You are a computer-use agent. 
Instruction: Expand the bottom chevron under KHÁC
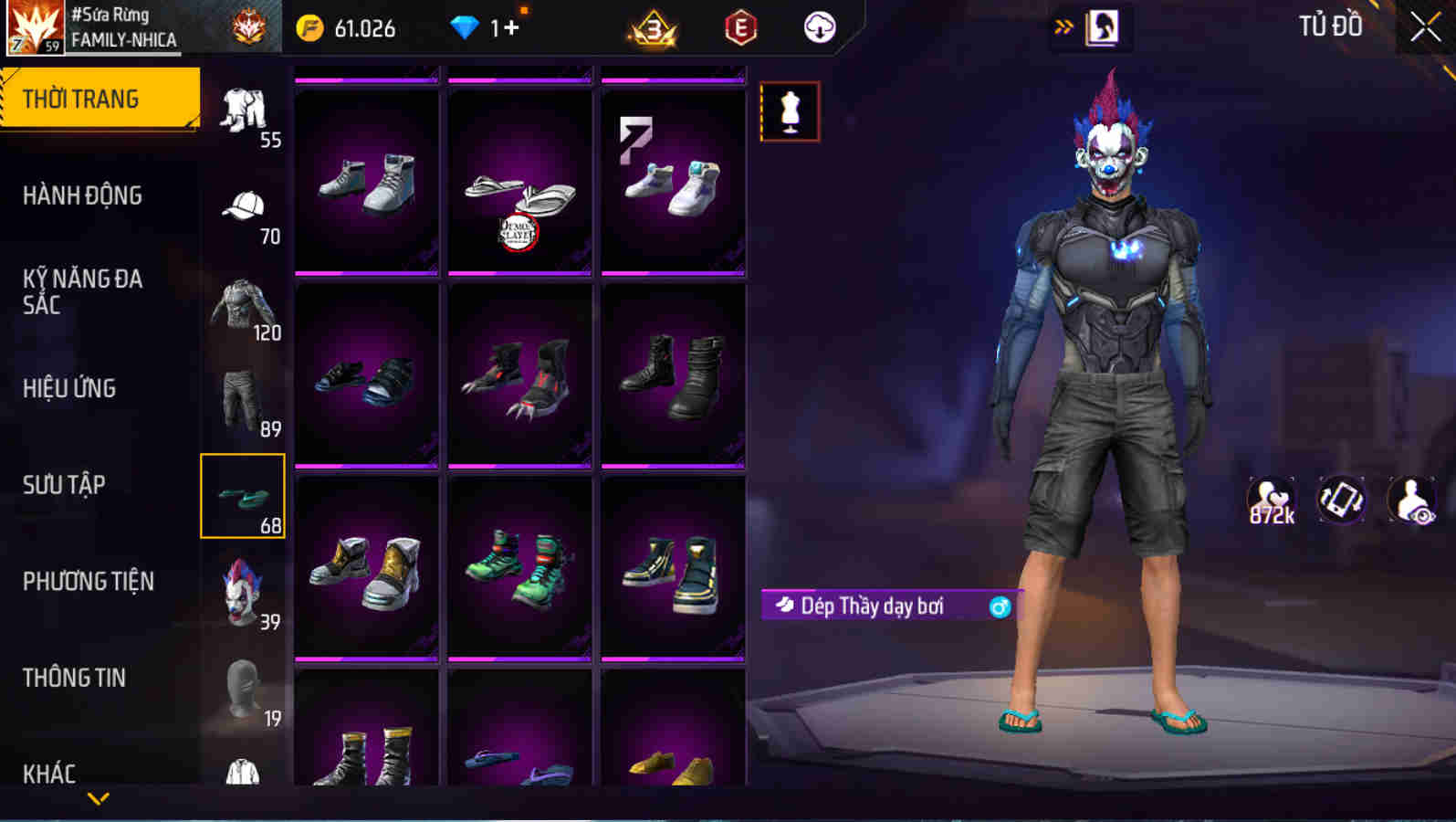click(x=99, y=796)
